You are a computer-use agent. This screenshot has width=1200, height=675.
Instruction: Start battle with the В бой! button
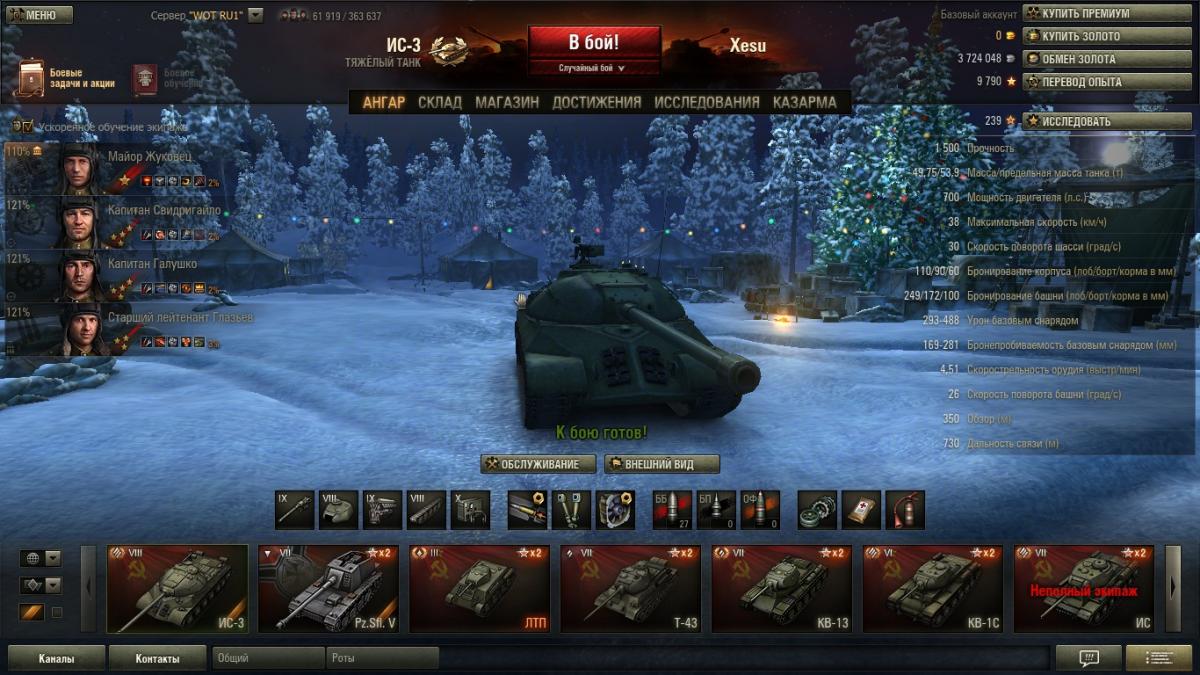[594, 43]
